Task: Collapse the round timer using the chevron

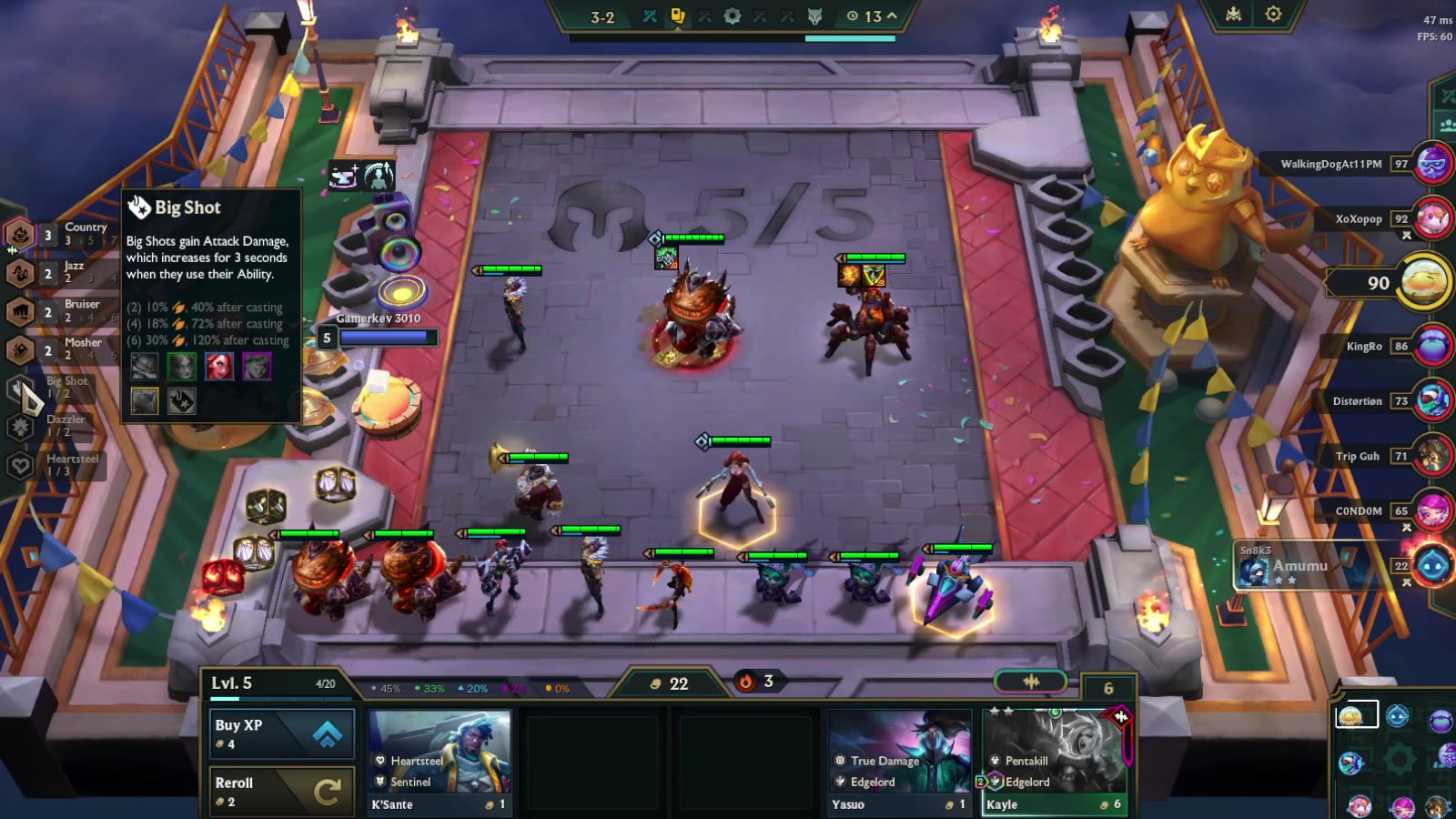Action: pyautogui.click(x=891, y=15)
